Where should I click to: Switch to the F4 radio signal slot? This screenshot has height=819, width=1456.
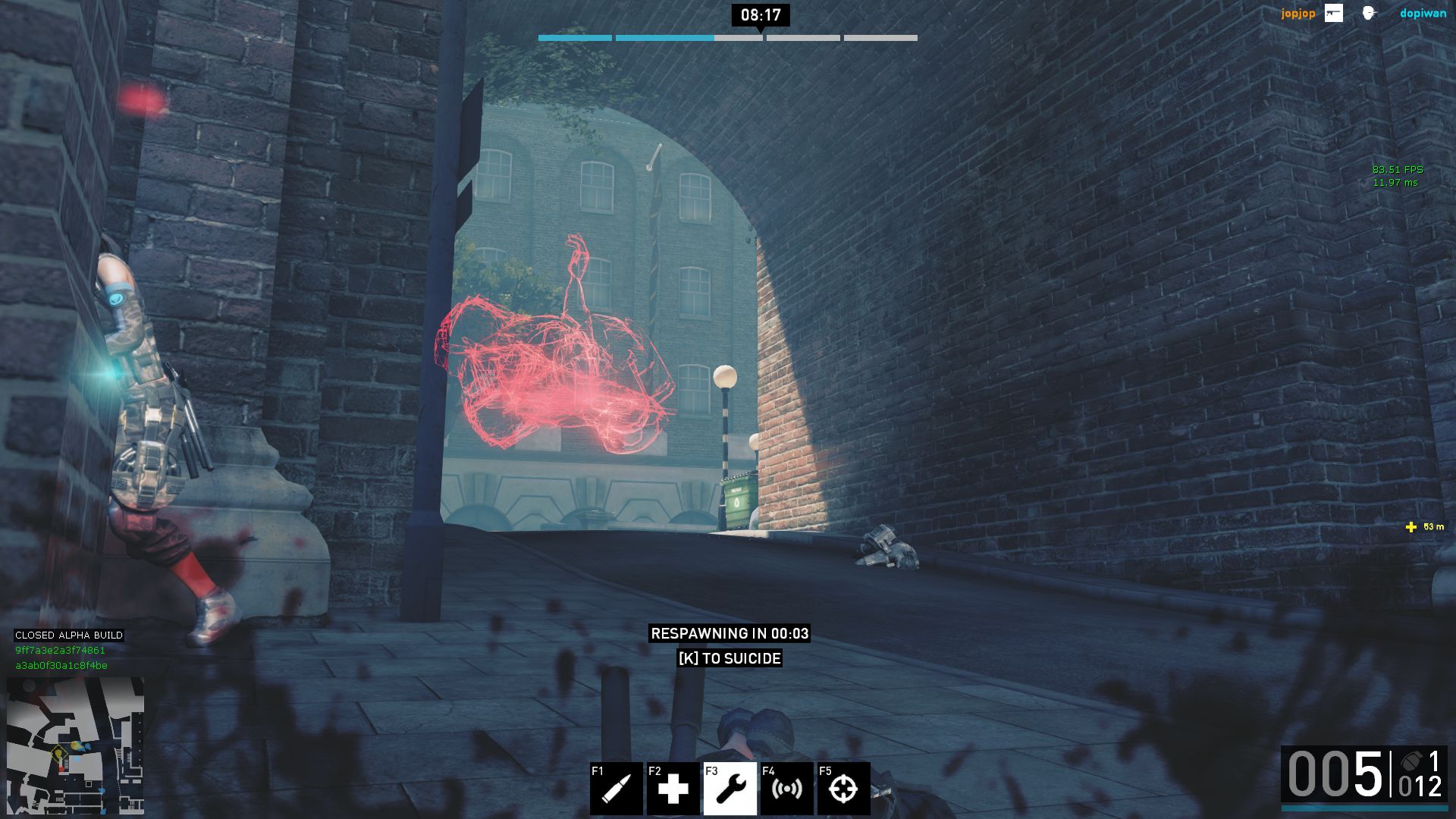786,789
